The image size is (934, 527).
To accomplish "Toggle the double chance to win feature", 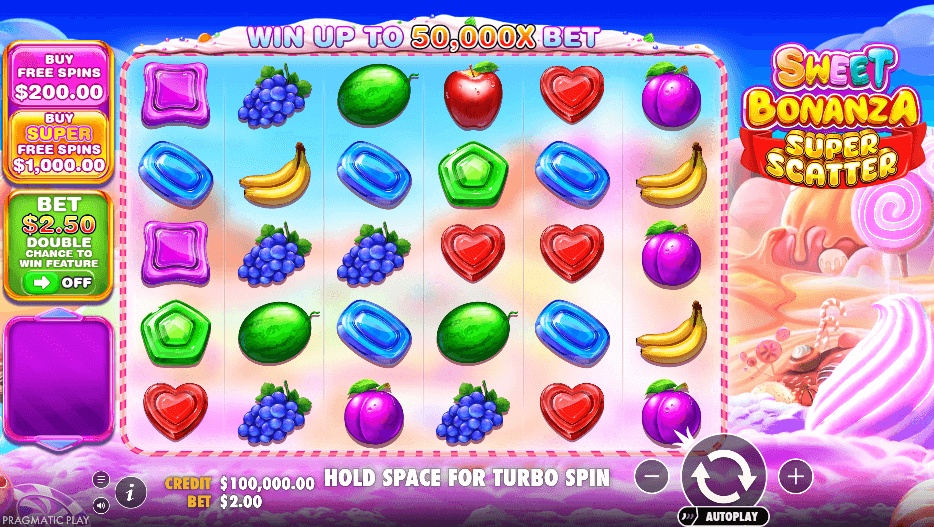I will click(57, 283).
